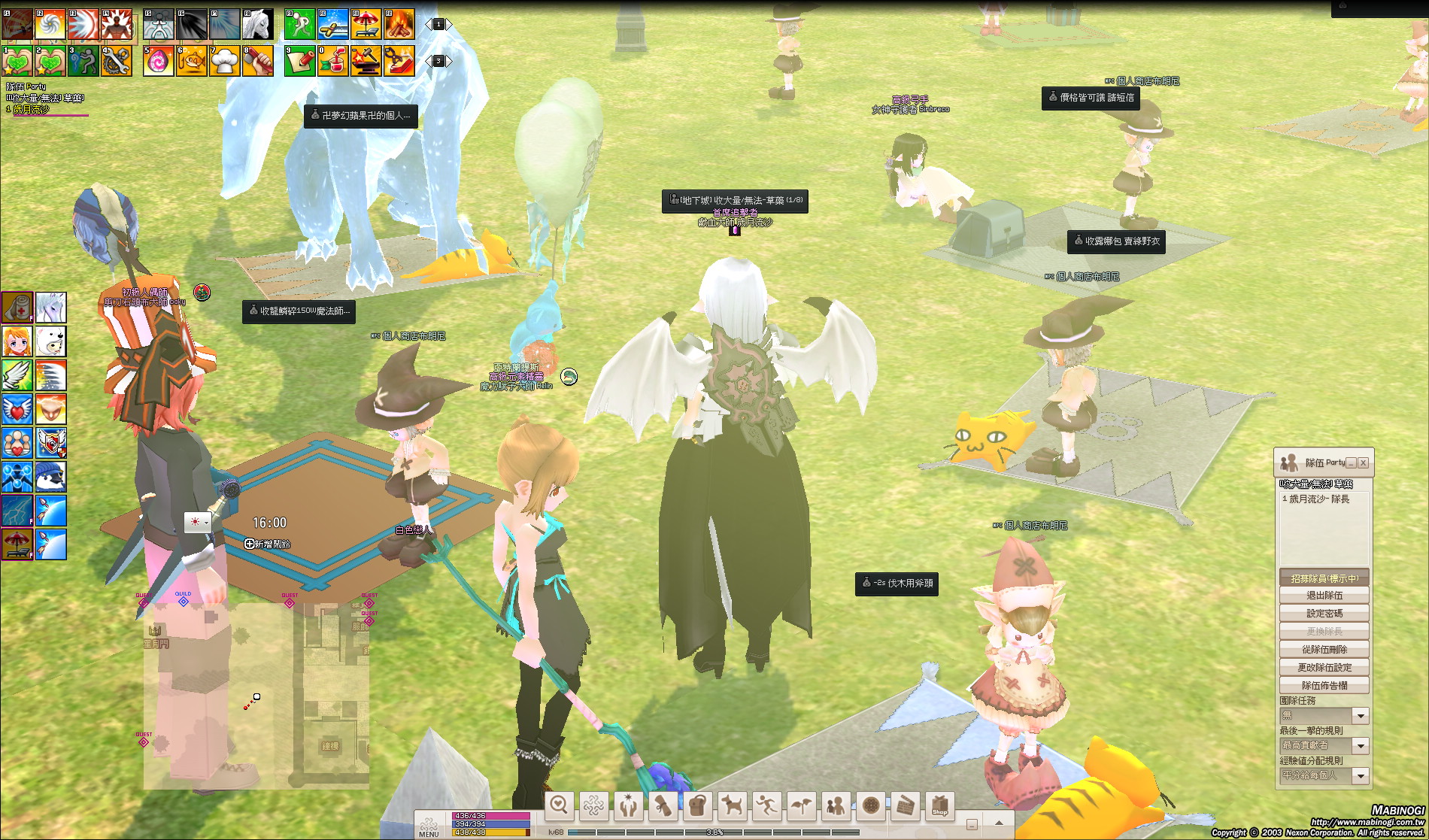Click the minimap overlay
The height and width of the screenshot is (840, 1429).
tap(256, 696)
